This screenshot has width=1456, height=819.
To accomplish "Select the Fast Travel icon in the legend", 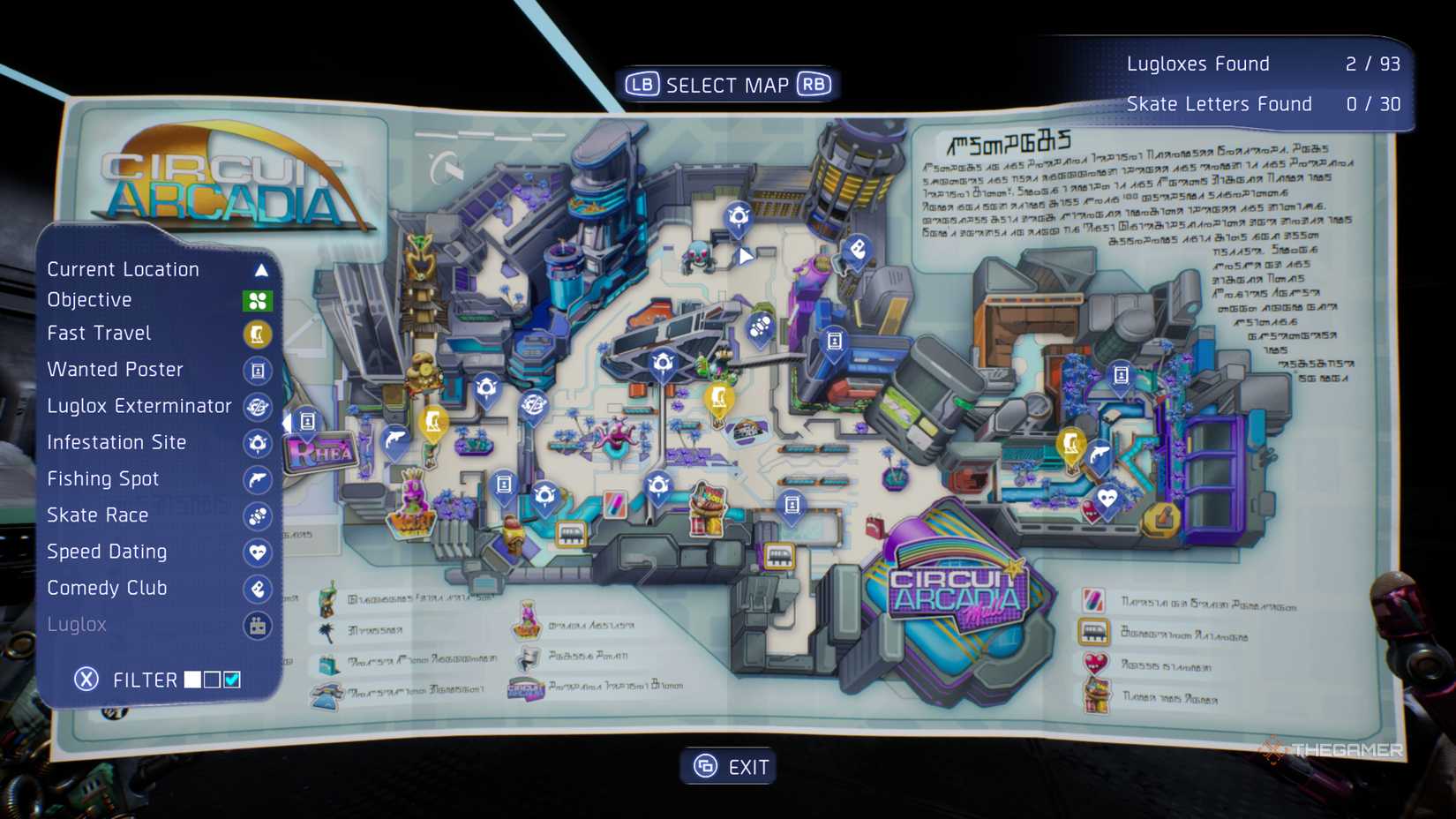I will click(258, 334).
